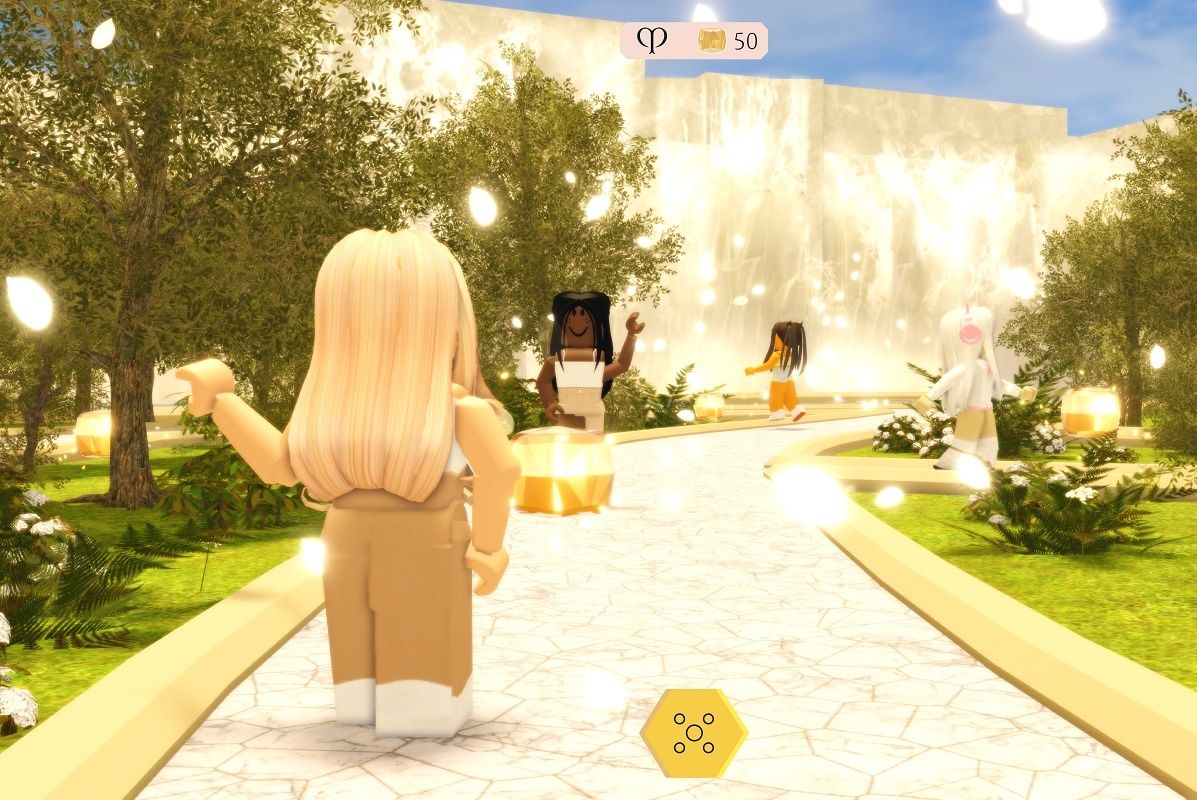Open the yellow hexagon menu button
The width and height of the screenshot is (1197, 800).
693,733
